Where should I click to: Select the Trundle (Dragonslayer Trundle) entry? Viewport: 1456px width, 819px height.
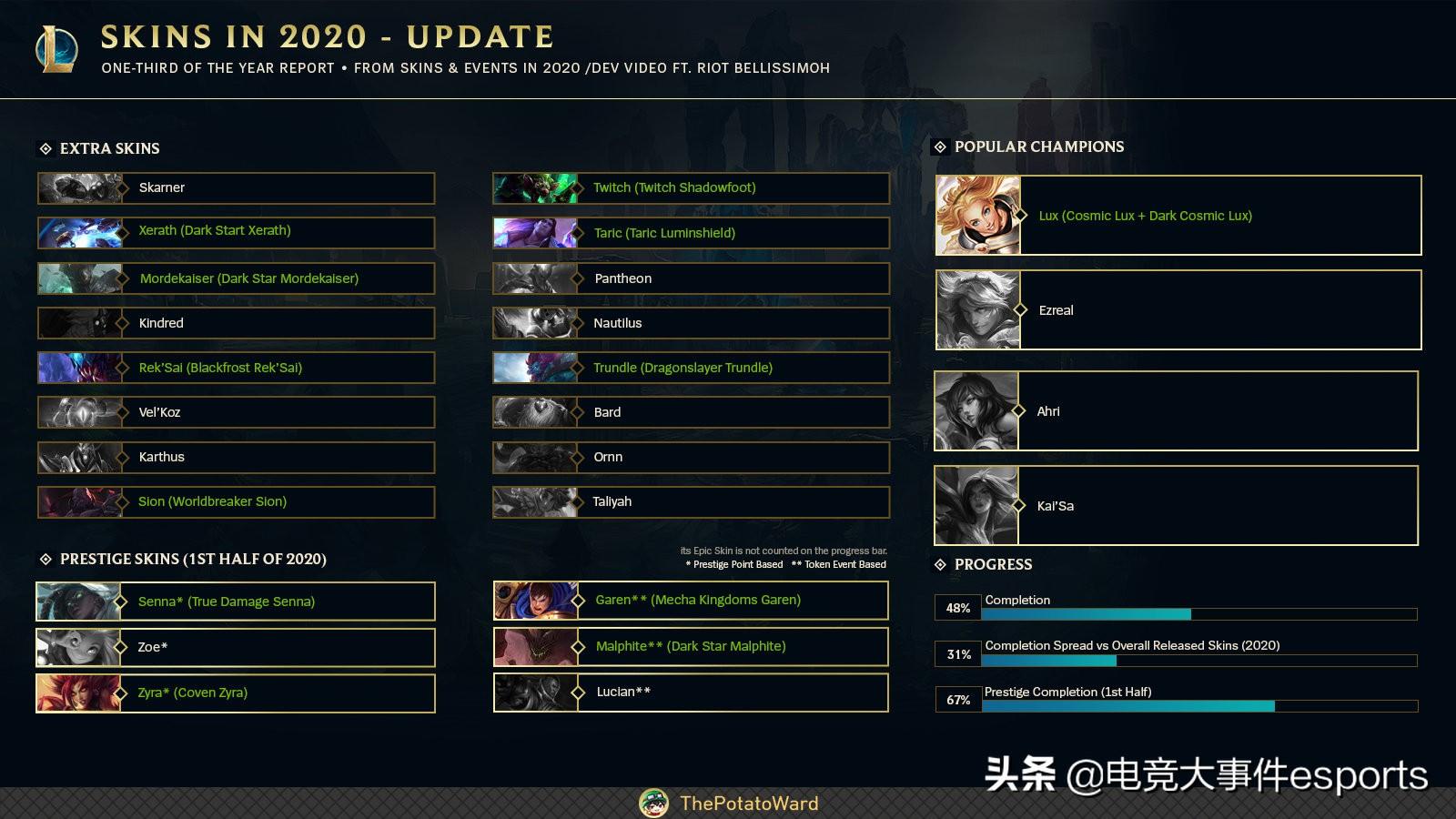[692, 368]
